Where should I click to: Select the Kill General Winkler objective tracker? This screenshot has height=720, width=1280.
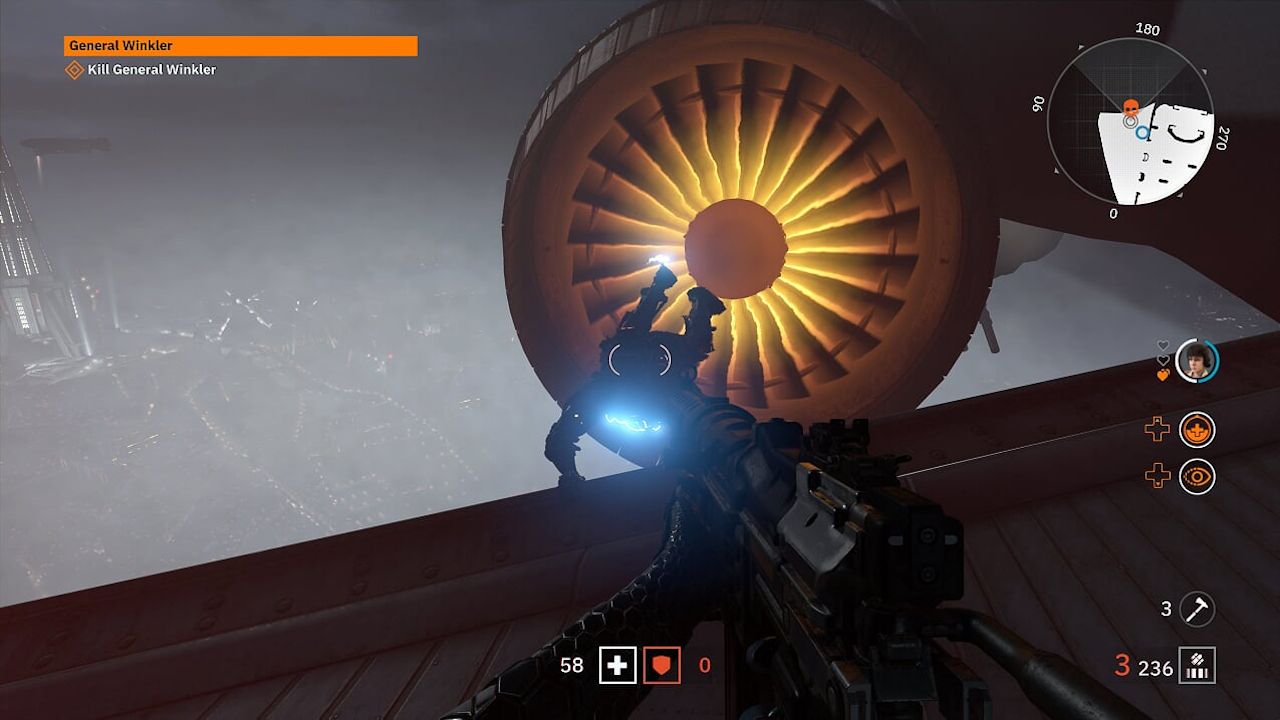point(141,70)
